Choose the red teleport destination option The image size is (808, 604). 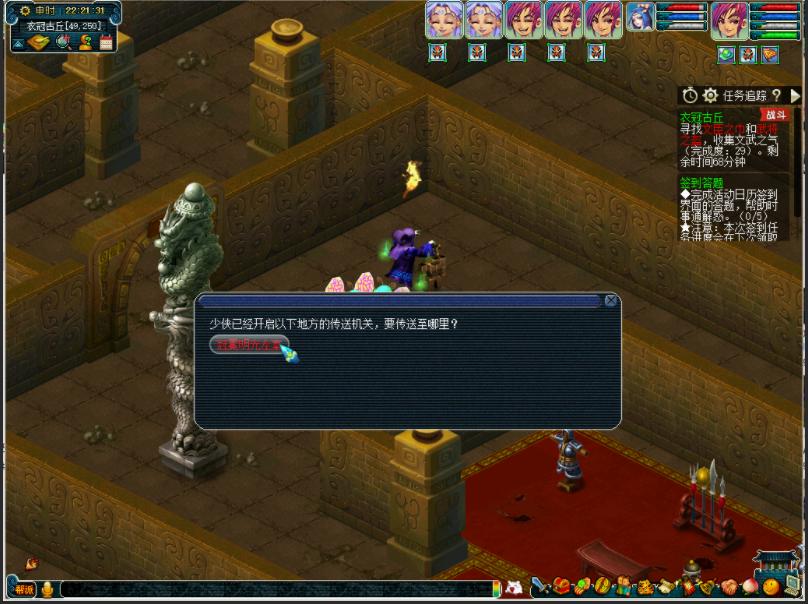[249, 344]
